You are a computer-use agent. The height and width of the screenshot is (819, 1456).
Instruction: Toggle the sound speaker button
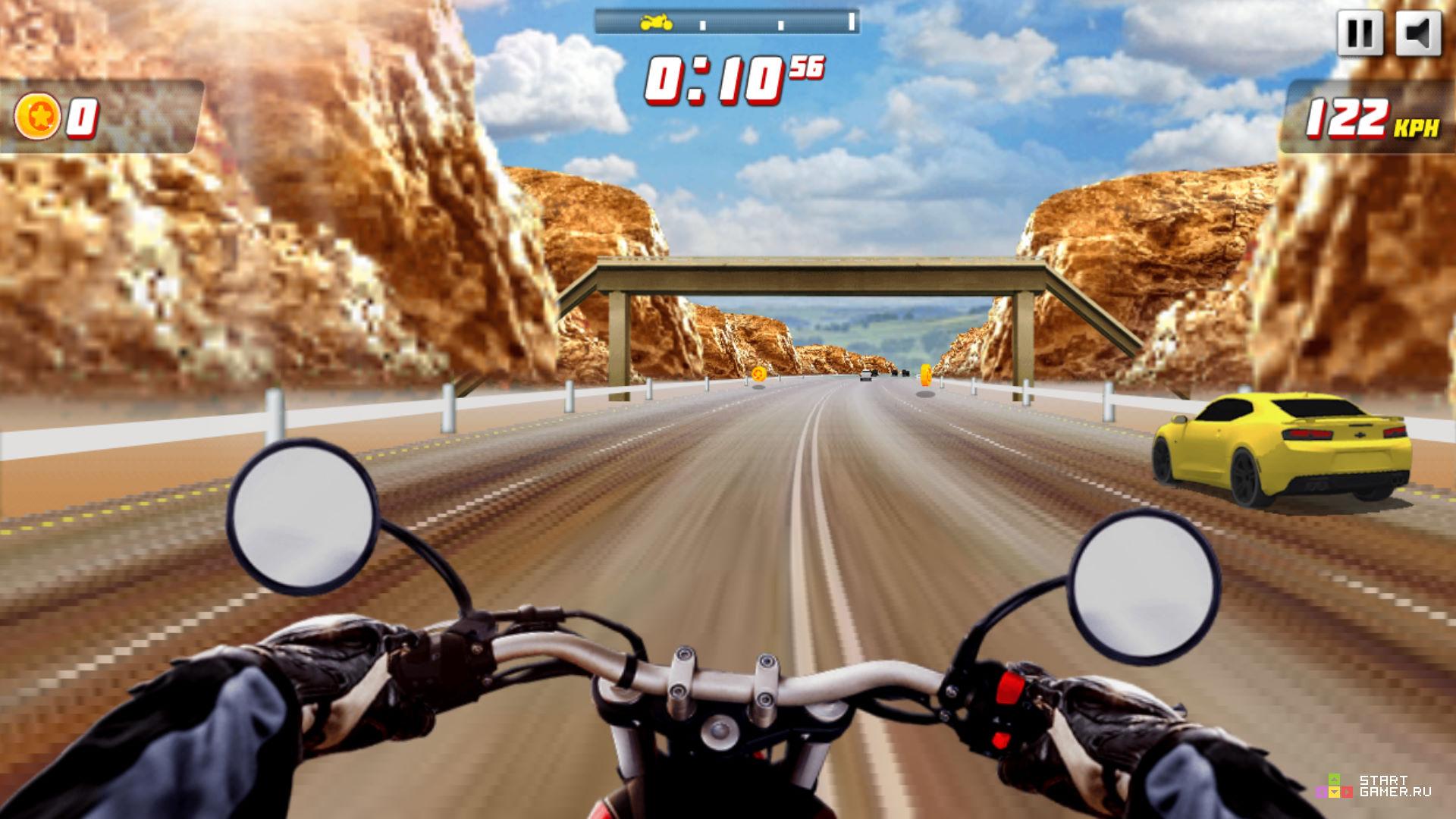pyautogui.click(x=1417, y=34)
